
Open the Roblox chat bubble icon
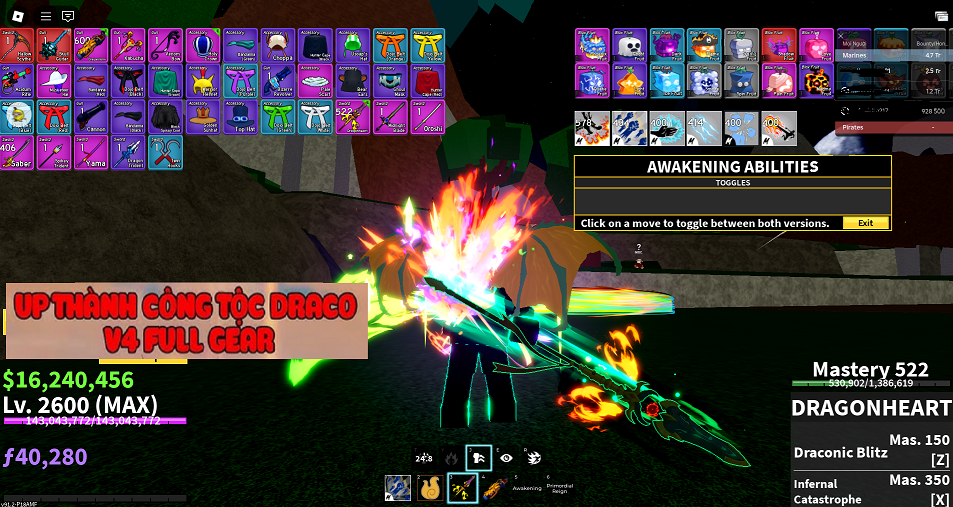68,16
